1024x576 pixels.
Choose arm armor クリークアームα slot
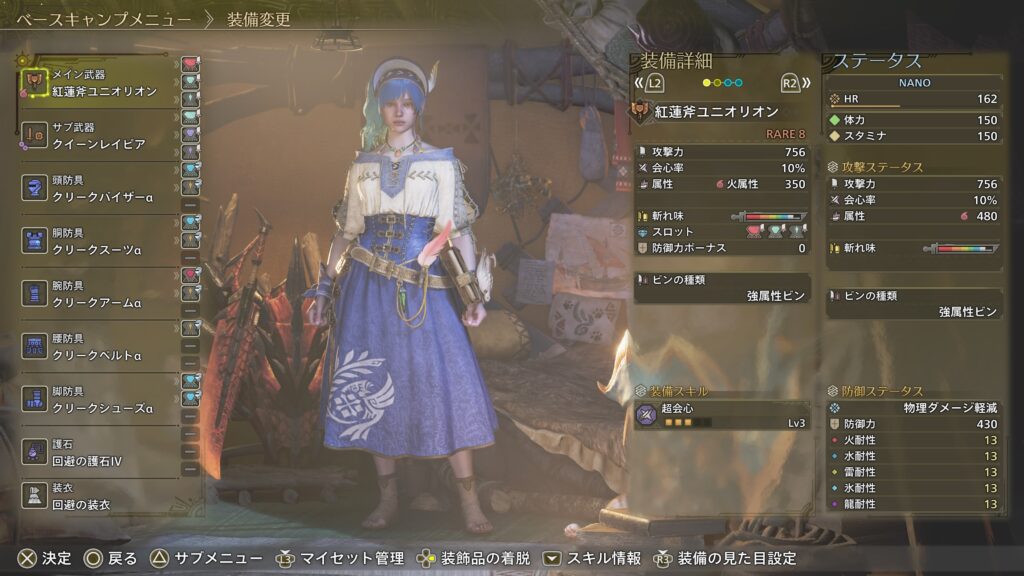98,294
